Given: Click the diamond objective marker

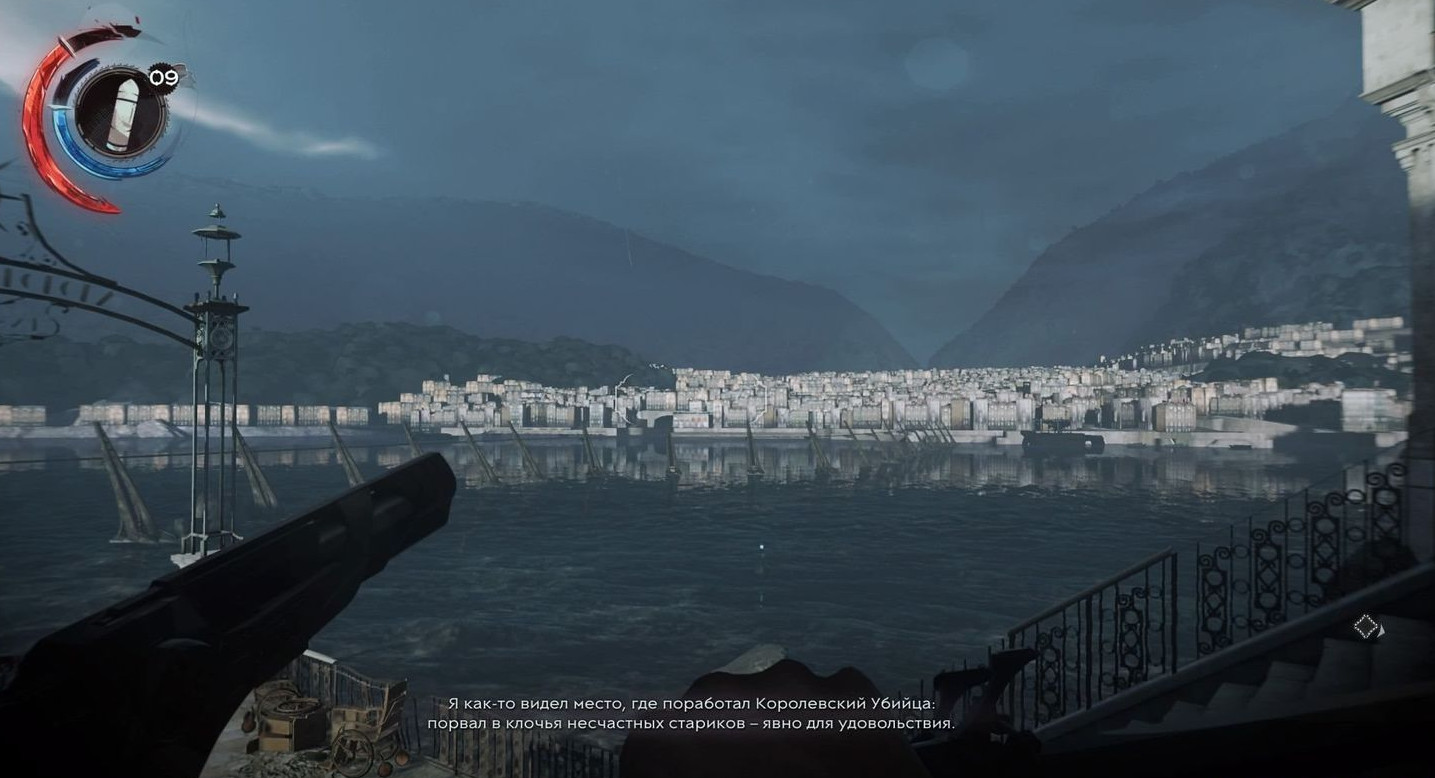Looking at the screenshot, I should pyautogui.click(x=1366, y=627).
